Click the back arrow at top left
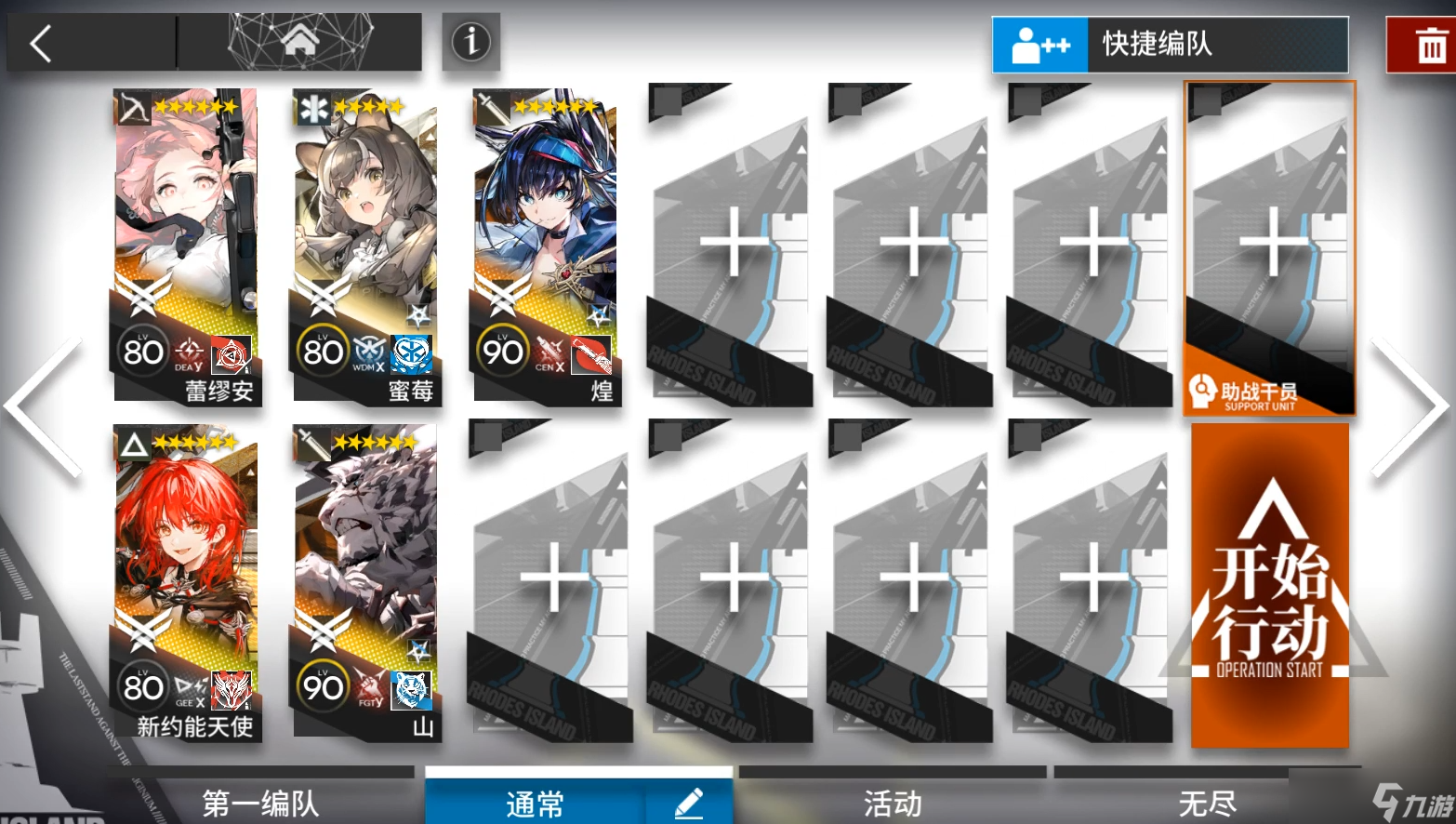Screen dimensions: 1456x824 point(42,42)
